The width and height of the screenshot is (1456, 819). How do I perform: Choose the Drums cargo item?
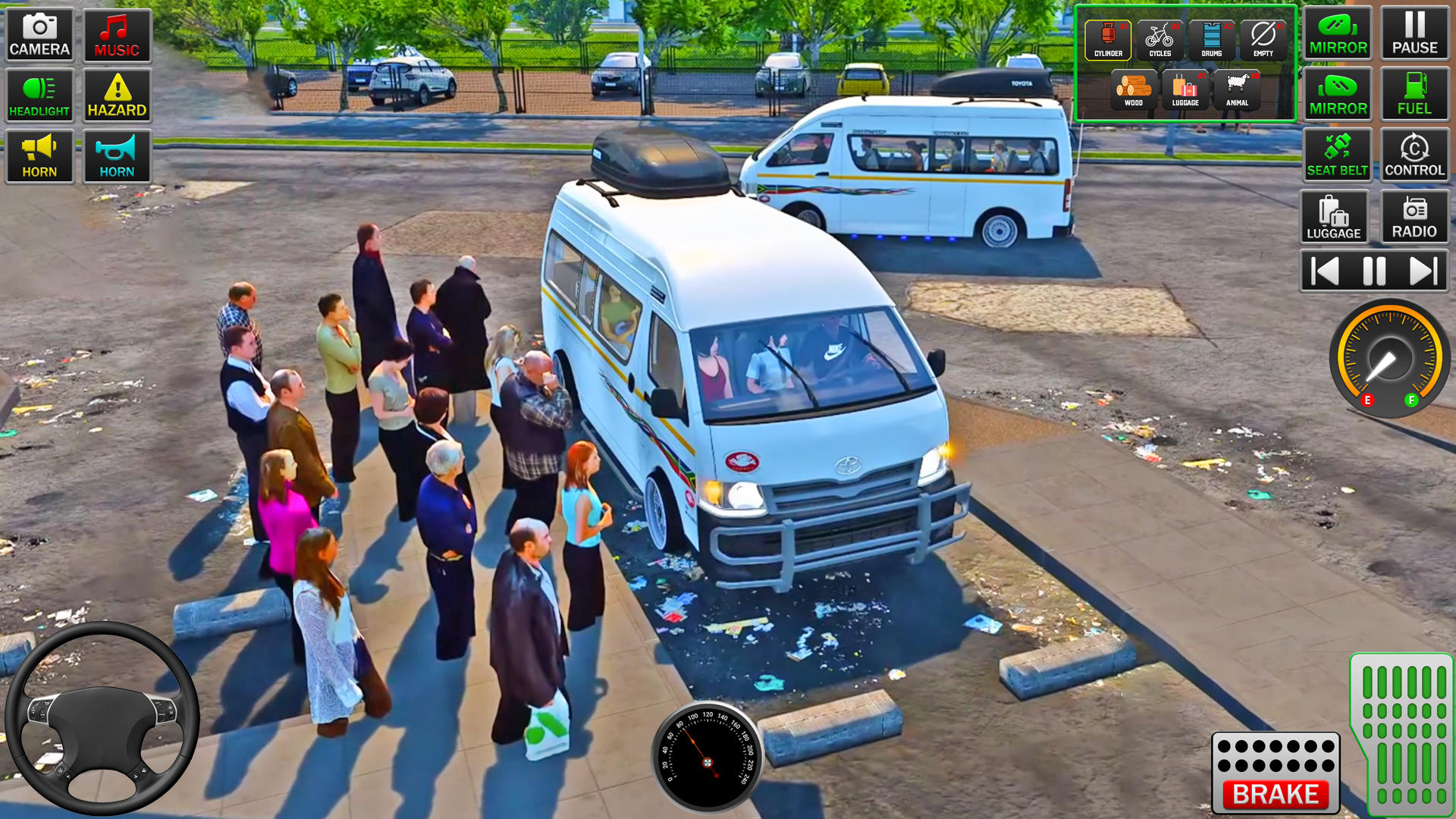tap(1213, 36)
